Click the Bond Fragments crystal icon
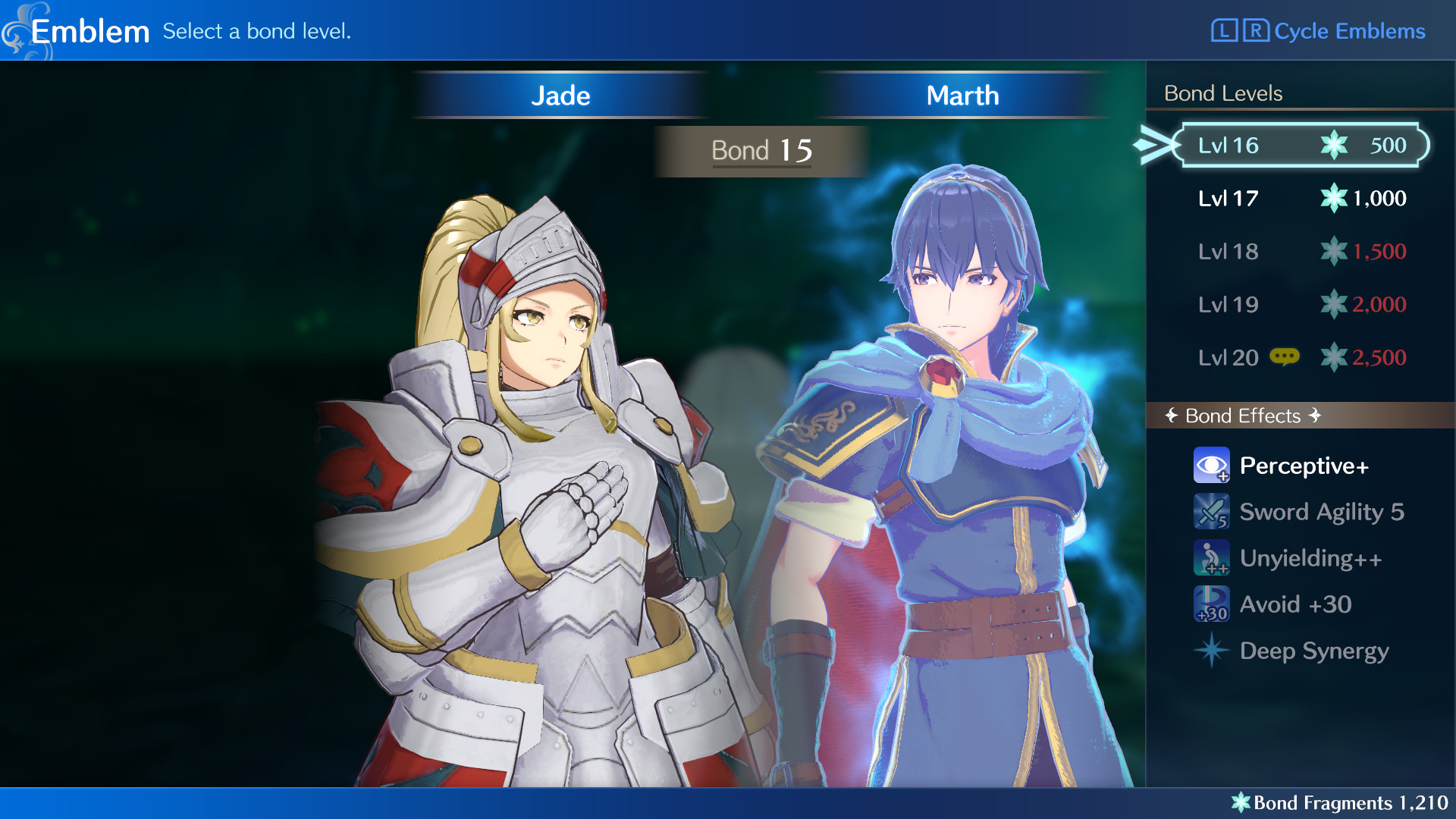This screenshot has height=819, width=1456. pyautogui.click(x=1242, y=802)
